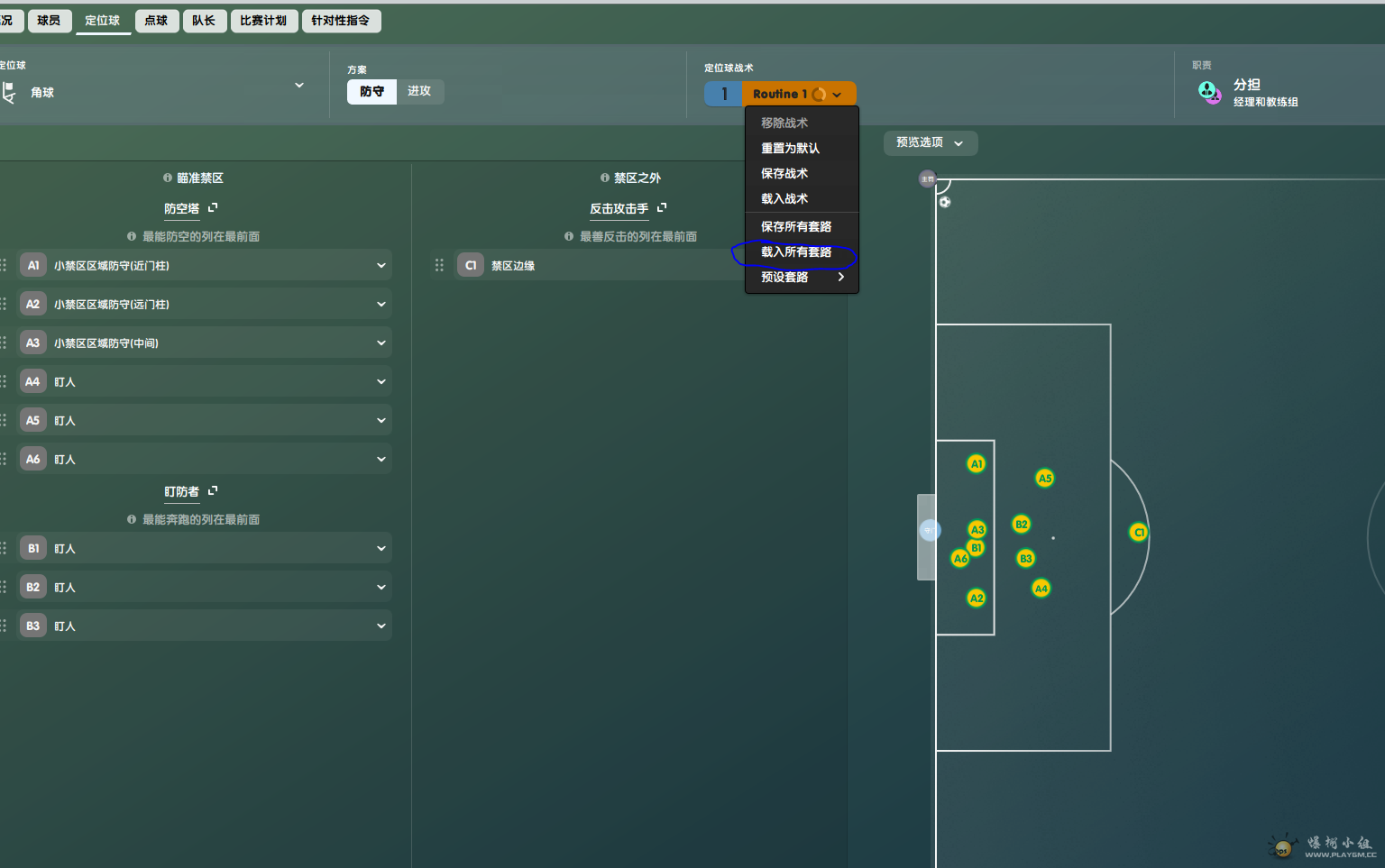Viewport: 1385px width, 868px height.
Task: Select 载入所有套路 menu entry
Action: point(796,251)
